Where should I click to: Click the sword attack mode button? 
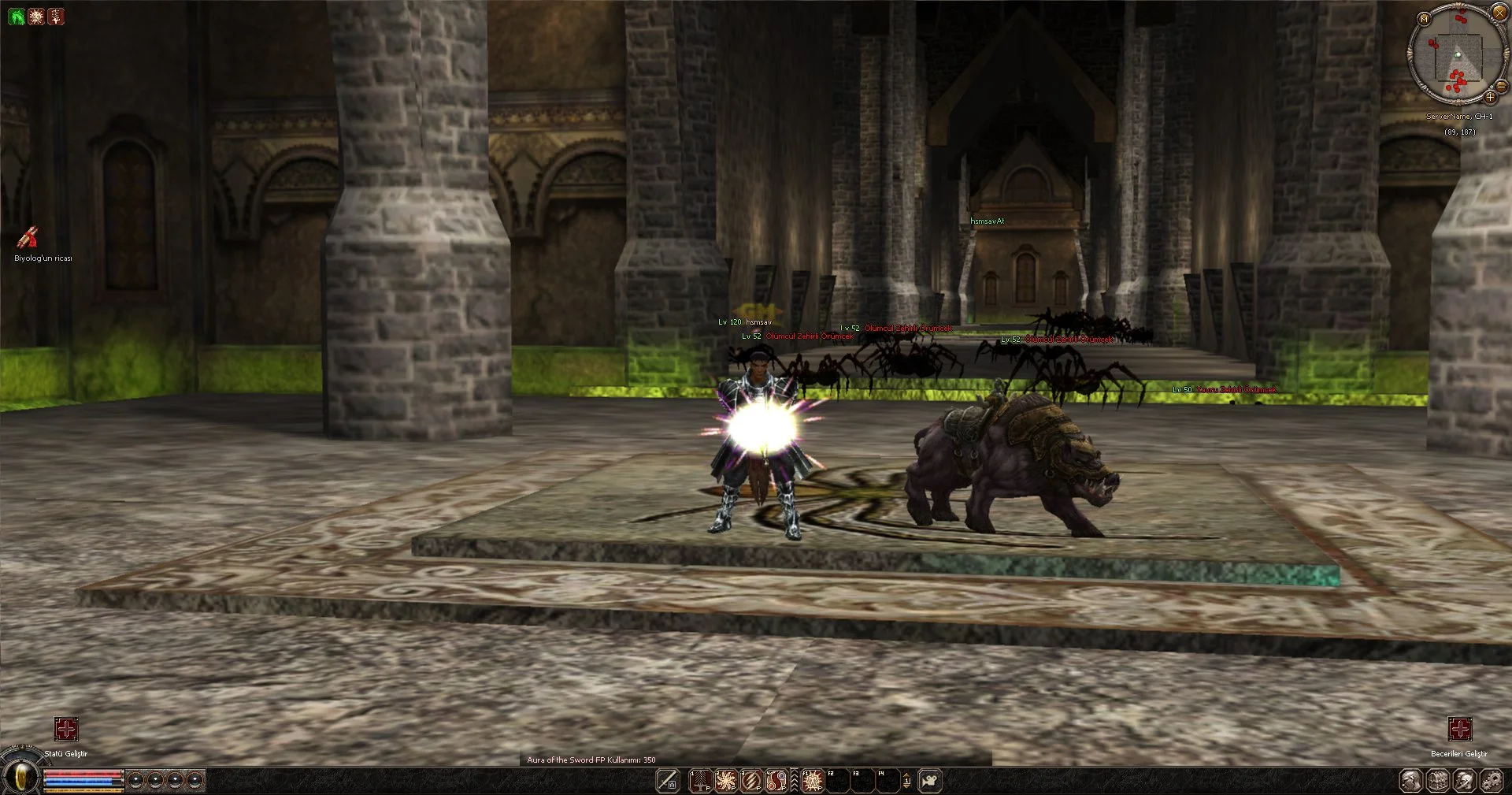coord(668,781)
